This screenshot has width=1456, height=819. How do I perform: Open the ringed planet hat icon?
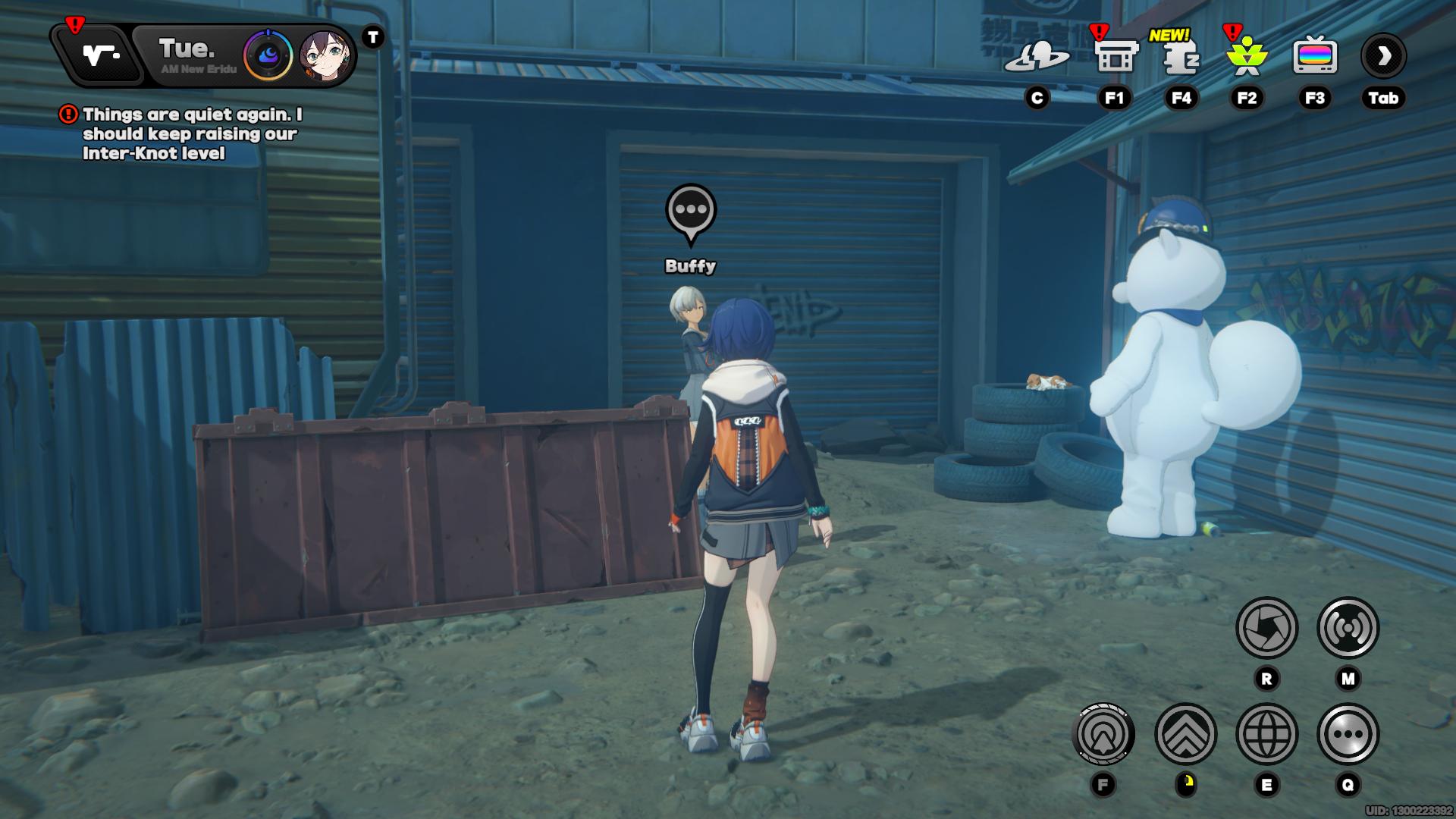click(x=1037, y=57)
